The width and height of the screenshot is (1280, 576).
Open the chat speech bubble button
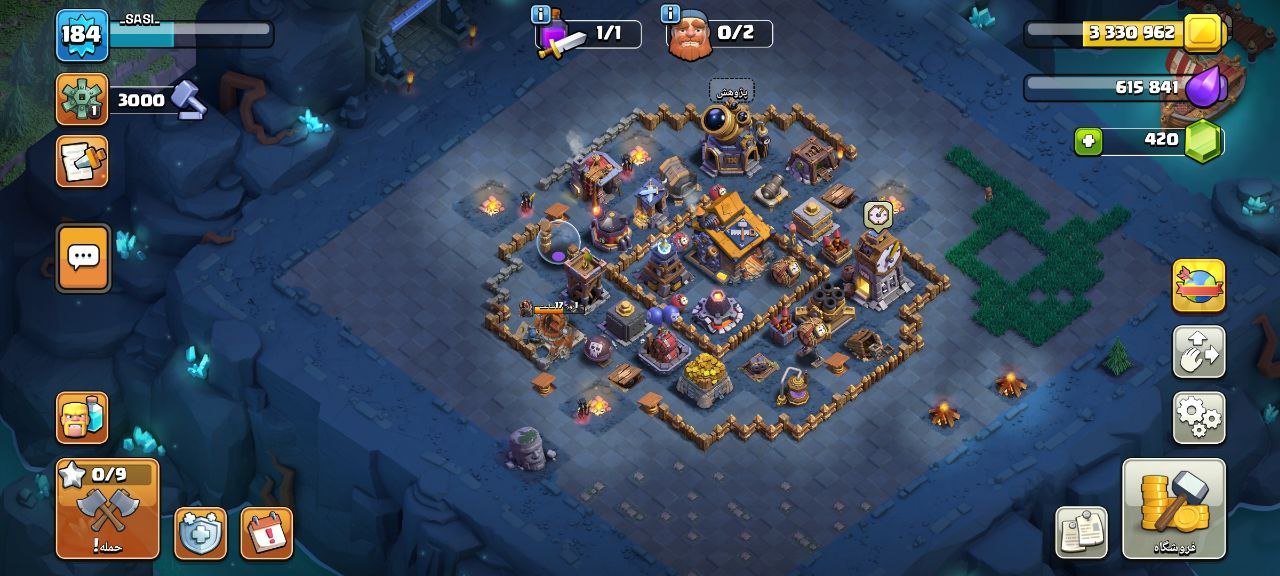[x=83, y=257]
